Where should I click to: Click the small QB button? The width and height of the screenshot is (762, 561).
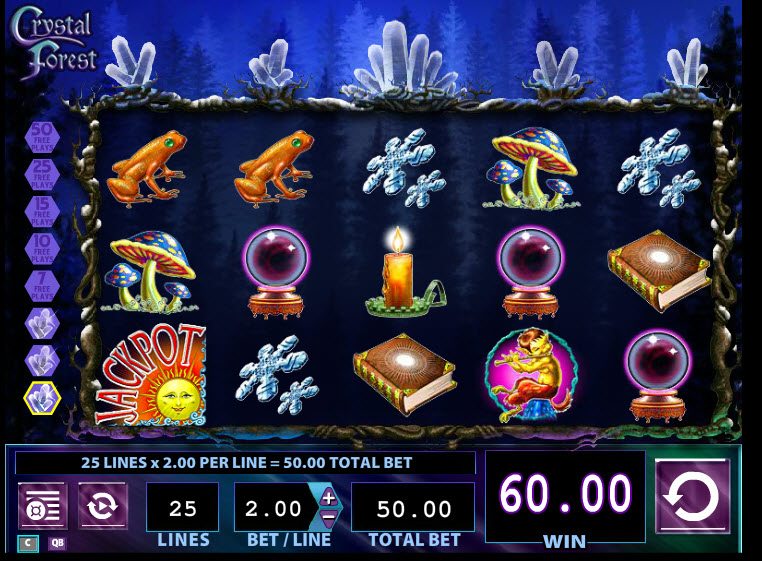point(57,544)
